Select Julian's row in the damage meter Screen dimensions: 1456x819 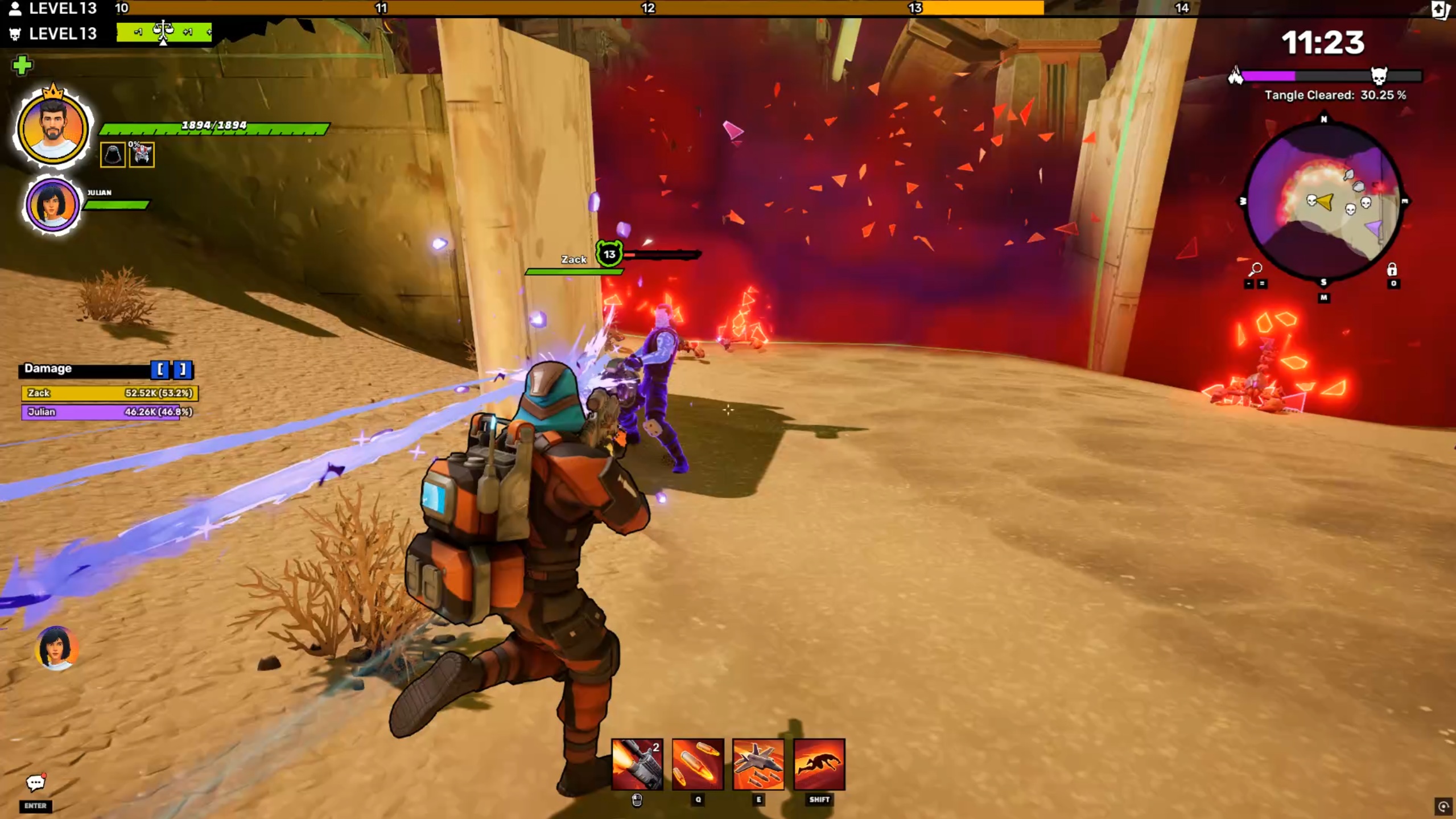pyautogui.click(x=110, y=412)
